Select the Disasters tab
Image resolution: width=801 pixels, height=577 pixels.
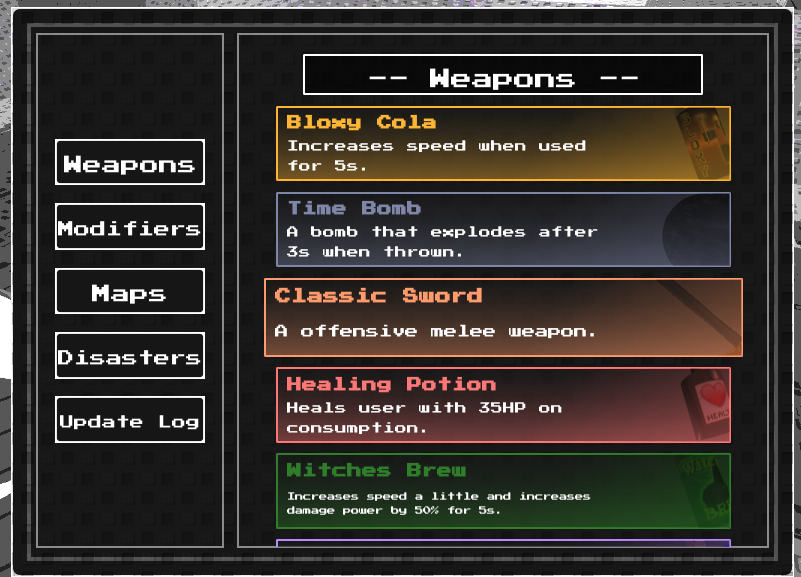(130, 356)
